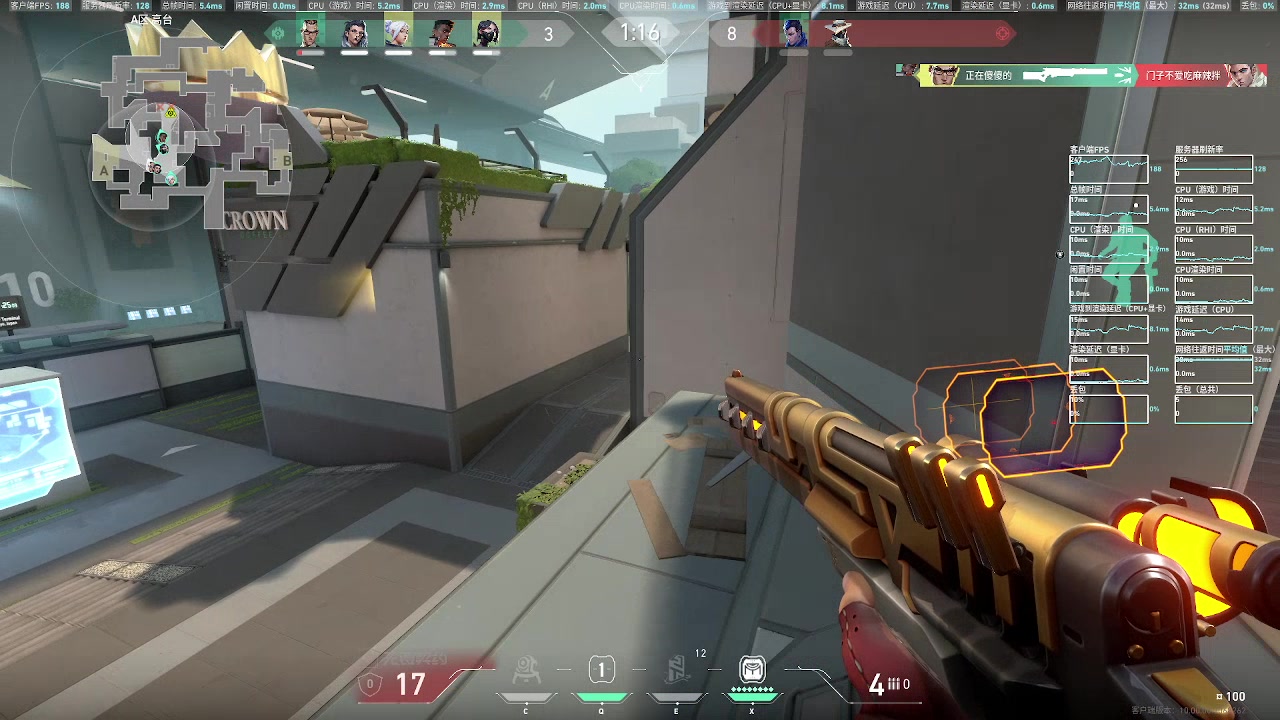Choose Jett's white-haired ally portrait
Screen dimensions: 1280x720
pyautogui.click(x=398, y=34)
